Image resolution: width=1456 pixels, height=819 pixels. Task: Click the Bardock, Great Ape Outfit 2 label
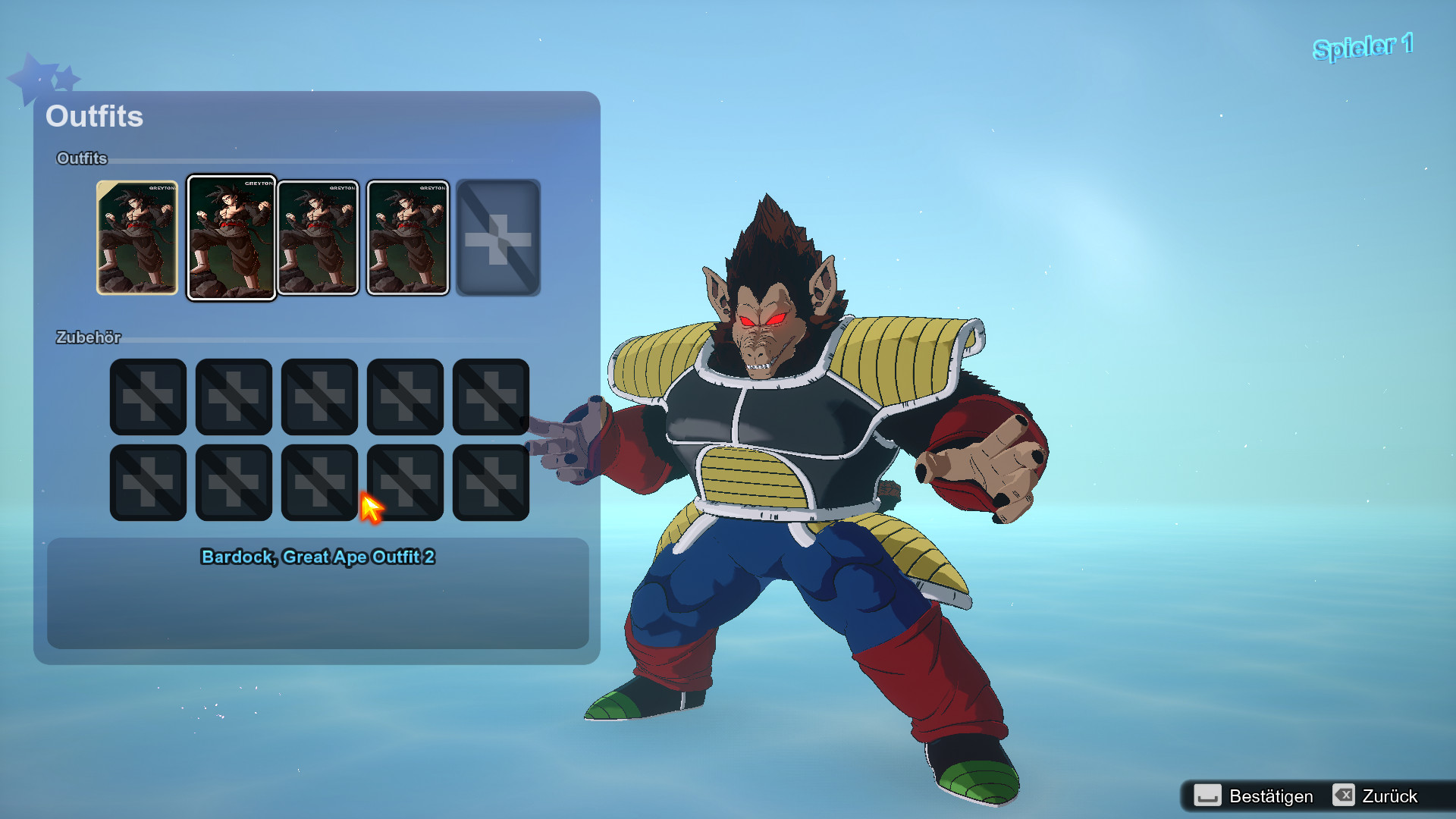click(x=317, y=556)
